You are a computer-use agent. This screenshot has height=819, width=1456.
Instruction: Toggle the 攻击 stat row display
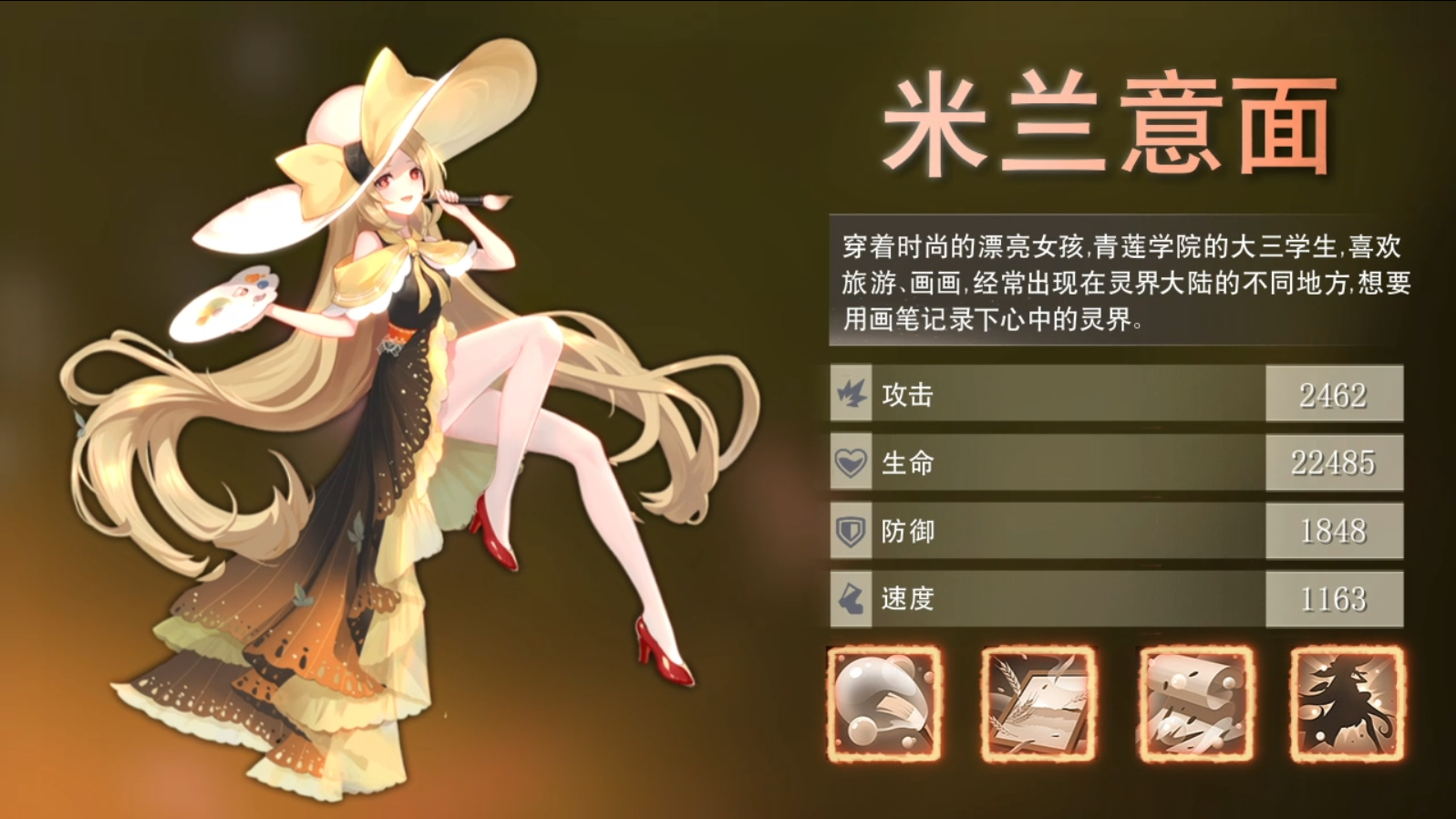pyautogui.click(x=1048, y=395)
